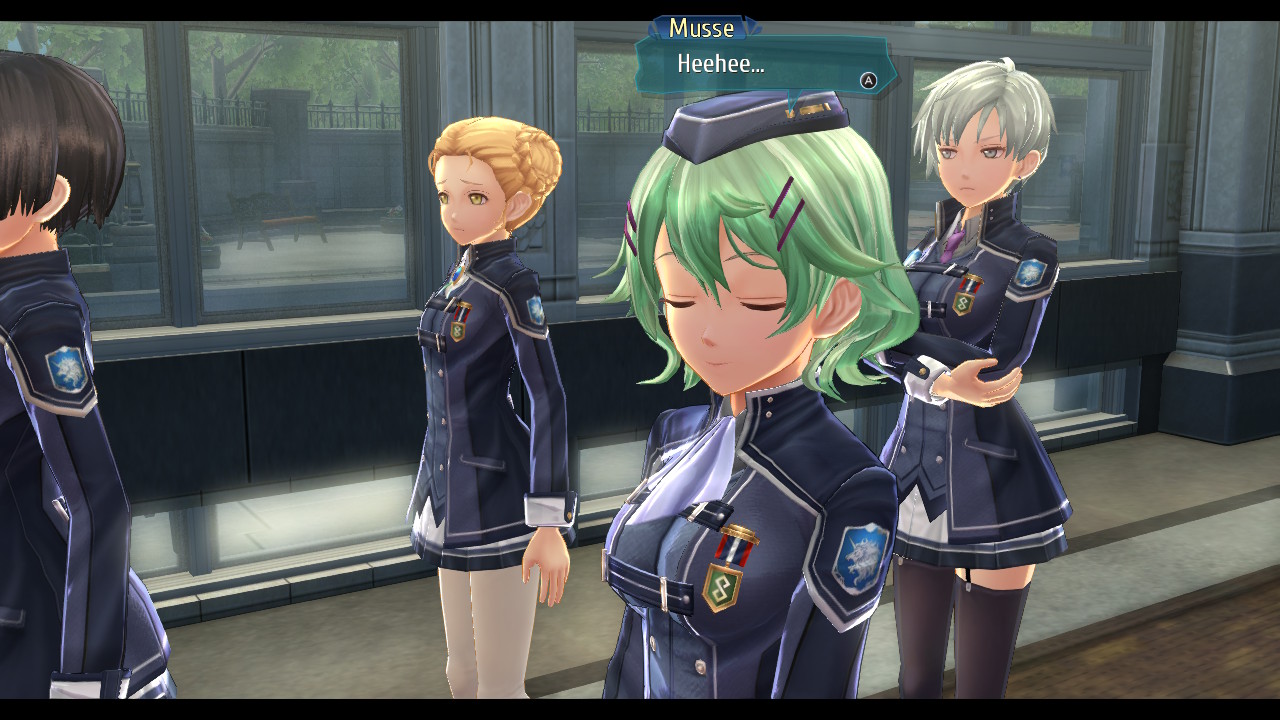Advance Musse's "Heehee..." dialogue box
The height and width of the screenshot is (720, 1280).
tap(868, 81)
